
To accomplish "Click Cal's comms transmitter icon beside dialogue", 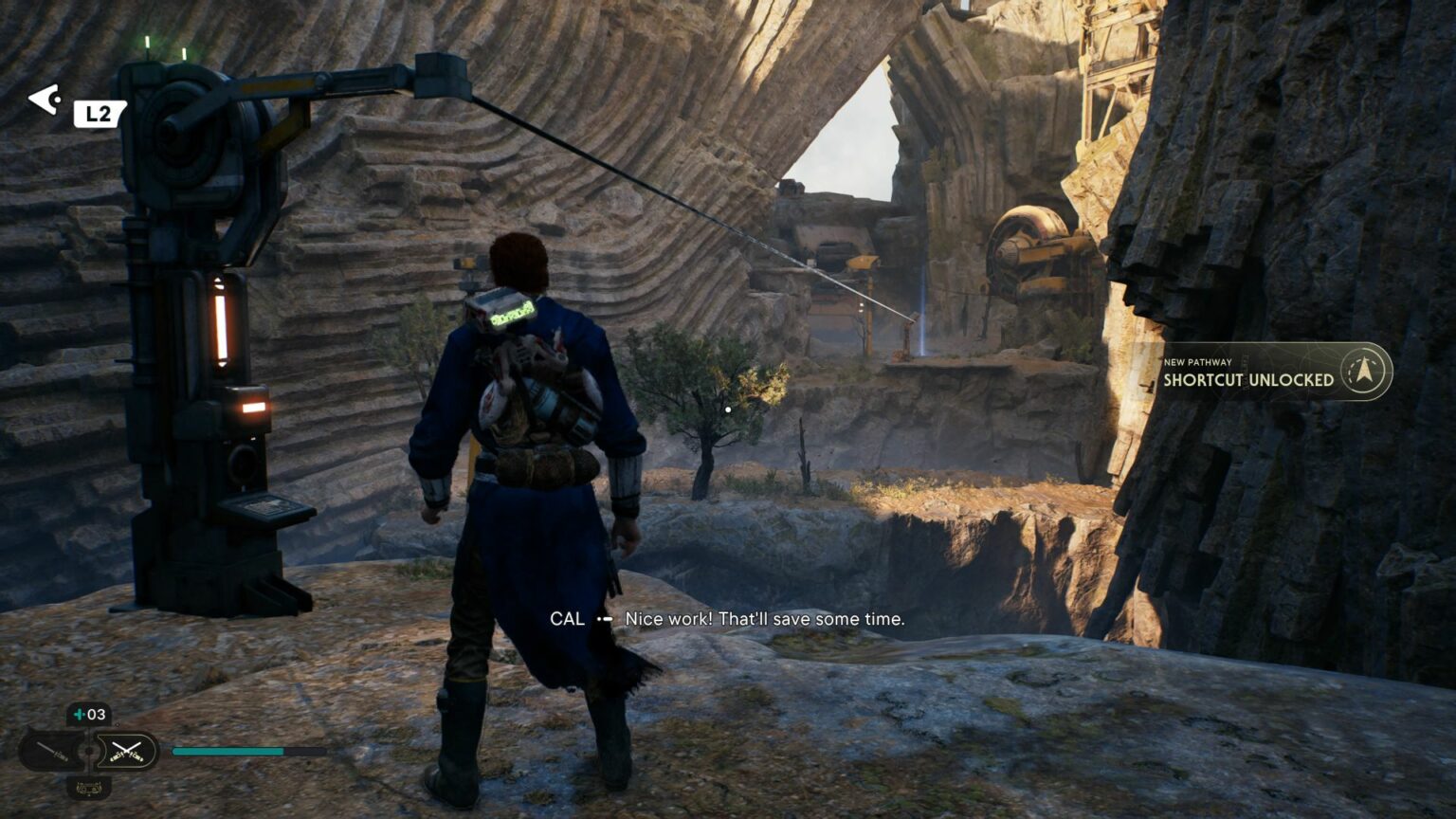I will point(604,620).
